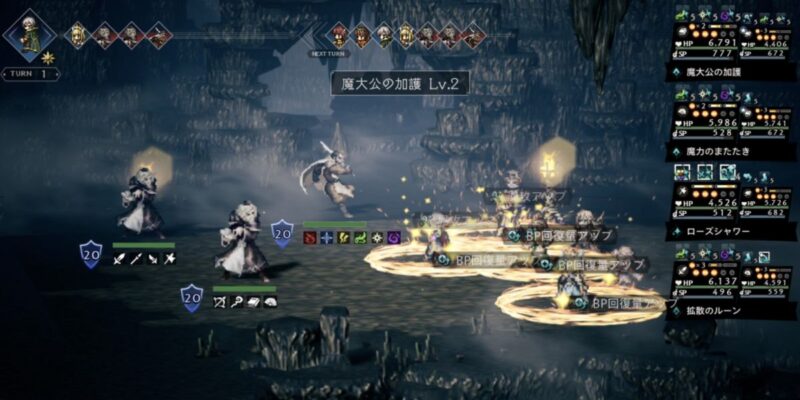
Task: Inspect the red fire weakness icon
Action: click(x=310, y=238)
